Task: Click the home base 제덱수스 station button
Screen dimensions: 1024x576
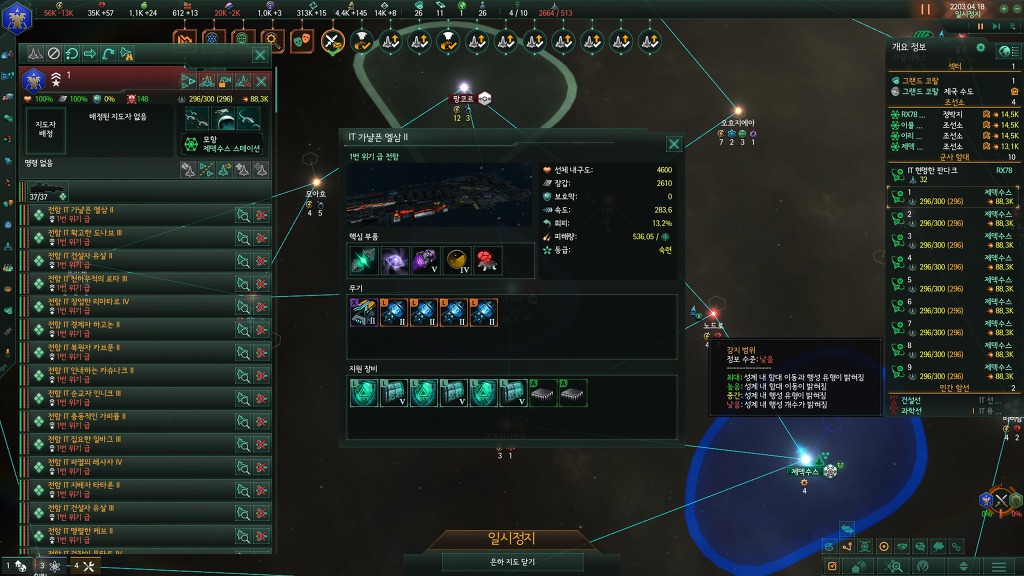Action: tap(221, 142)
